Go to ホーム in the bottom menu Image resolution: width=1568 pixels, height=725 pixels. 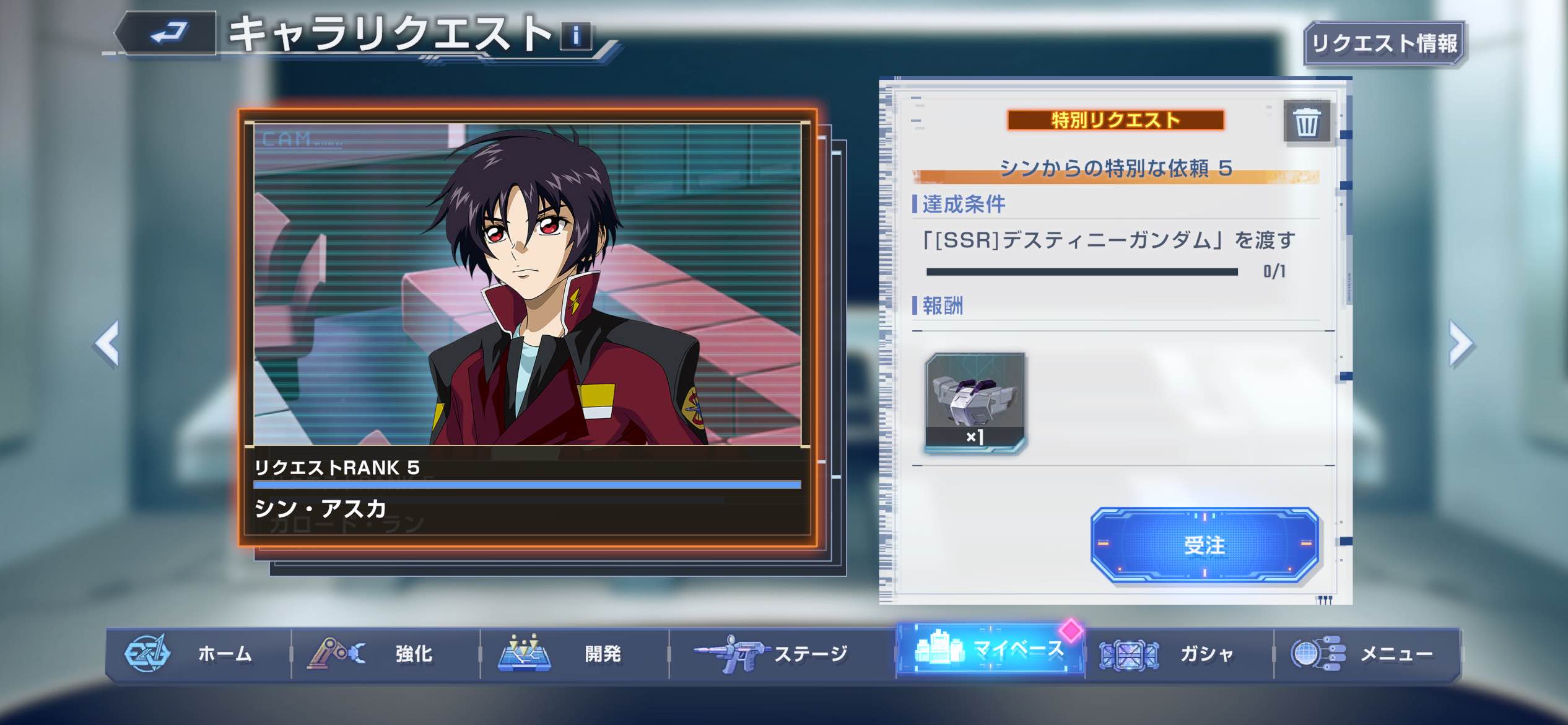pyautogui.click(x=198, y=654)
